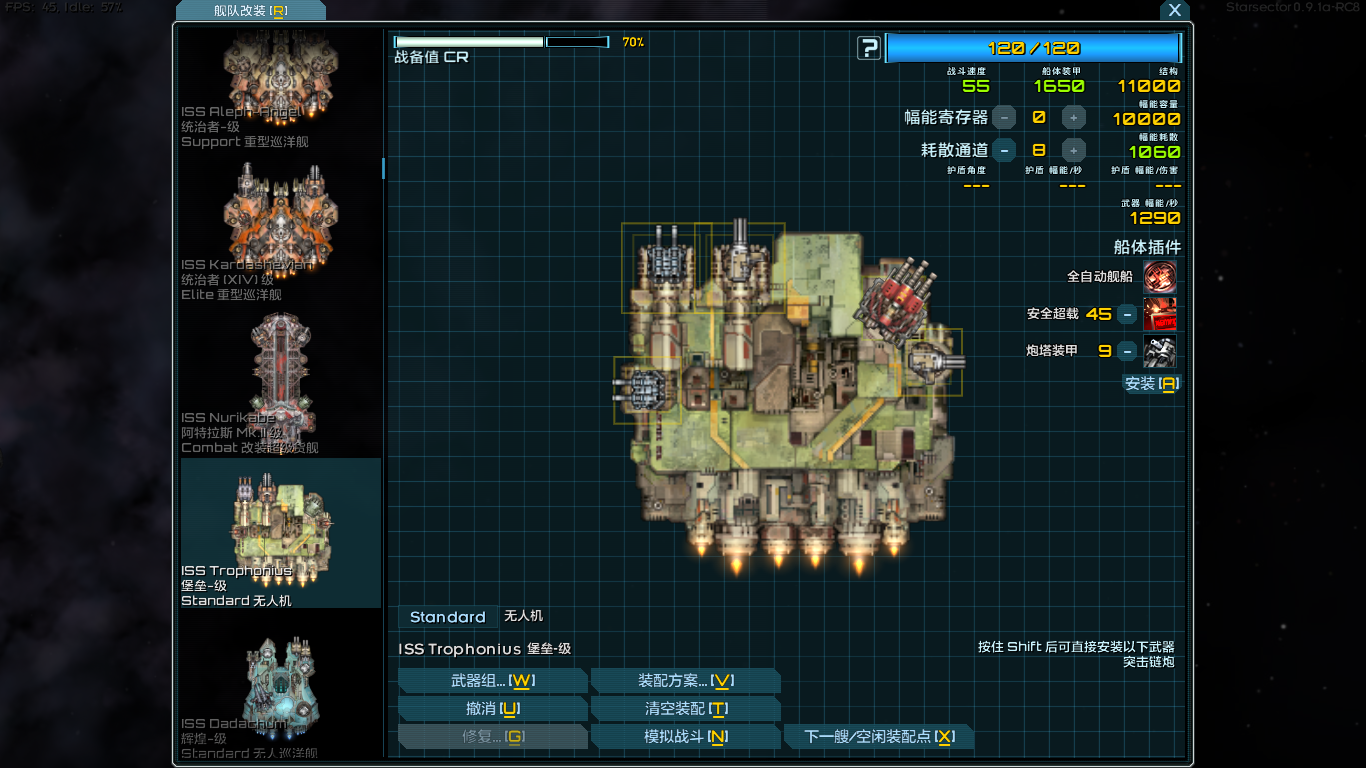Image resolution: width=1366 pixels, height=768 pixels.
Task: Go to next ship or empty slot (下一艘)
Action: [878, 737]
